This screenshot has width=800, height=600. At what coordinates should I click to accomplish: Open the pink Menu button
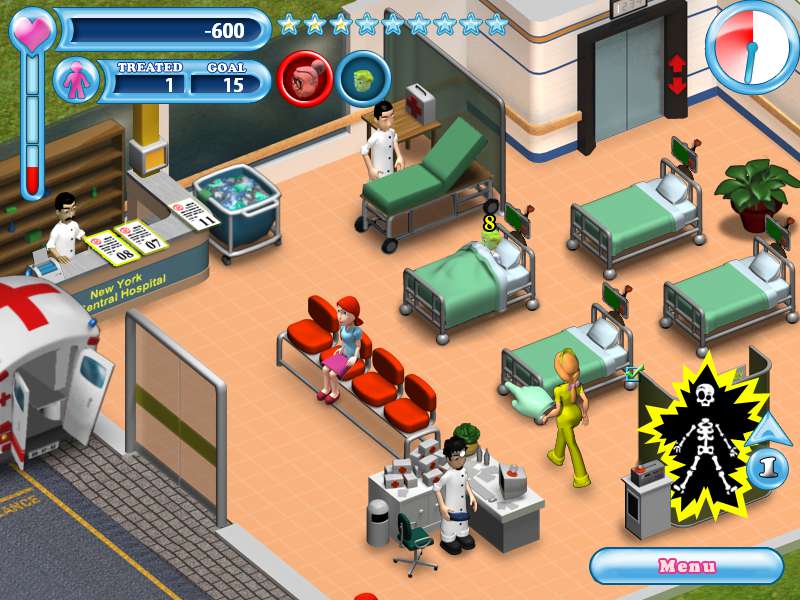point(686,566)
